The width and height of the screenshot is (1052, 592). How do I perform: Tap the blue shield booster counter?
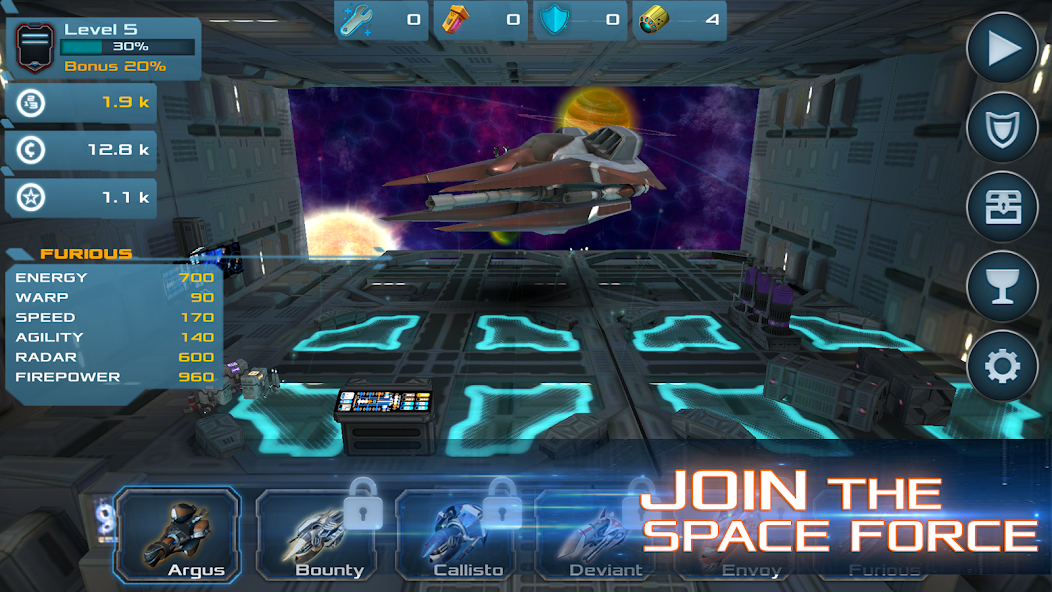point(580,20)
